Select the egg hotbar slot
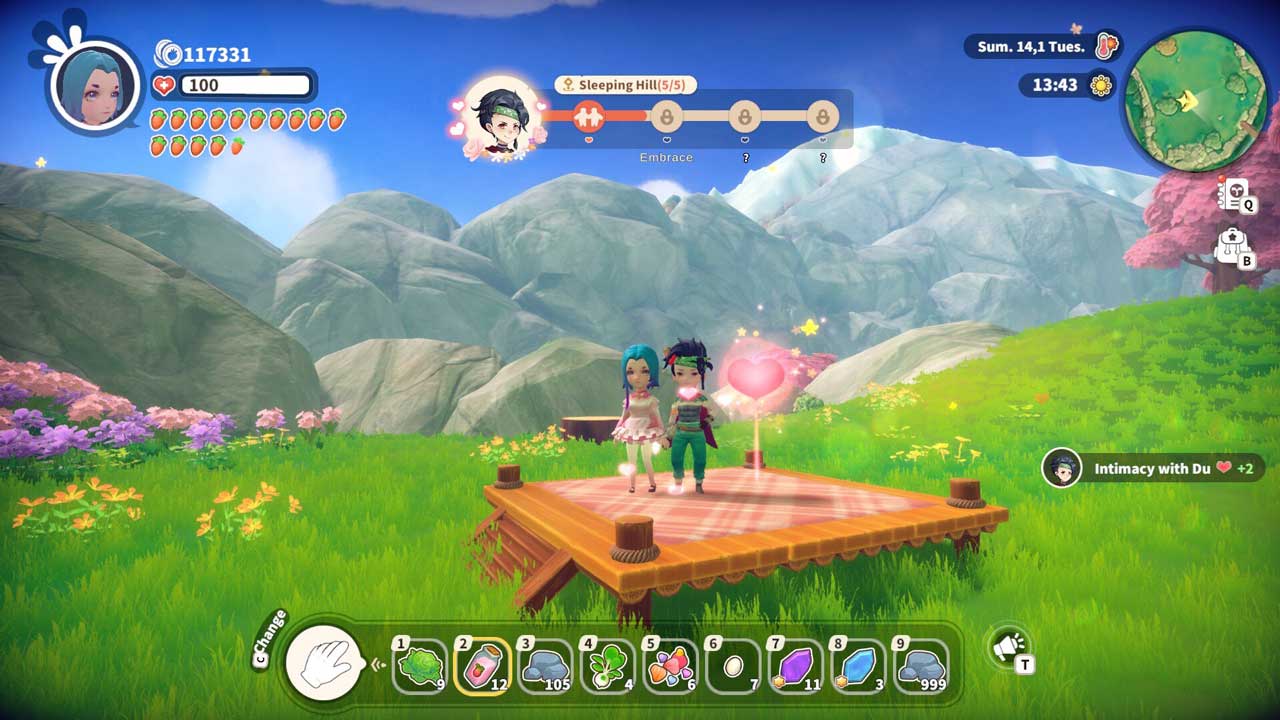1280x720 pixels. coord(733,665)
